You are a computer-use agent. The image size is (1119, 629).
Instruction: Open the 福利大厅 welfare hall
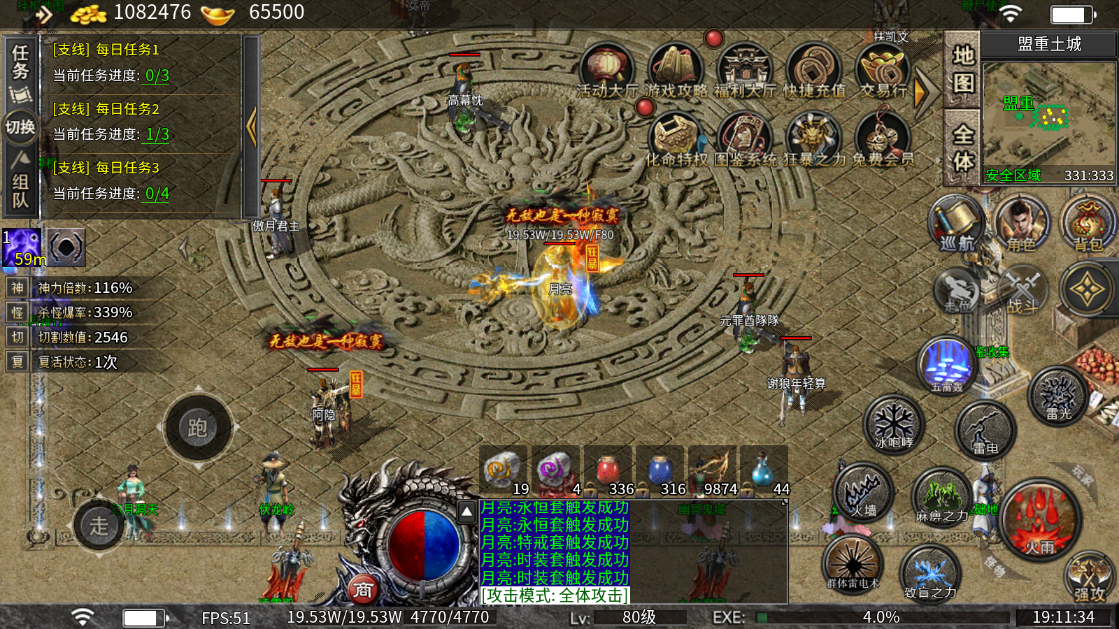pyautogui.click(x=745, y=69)
